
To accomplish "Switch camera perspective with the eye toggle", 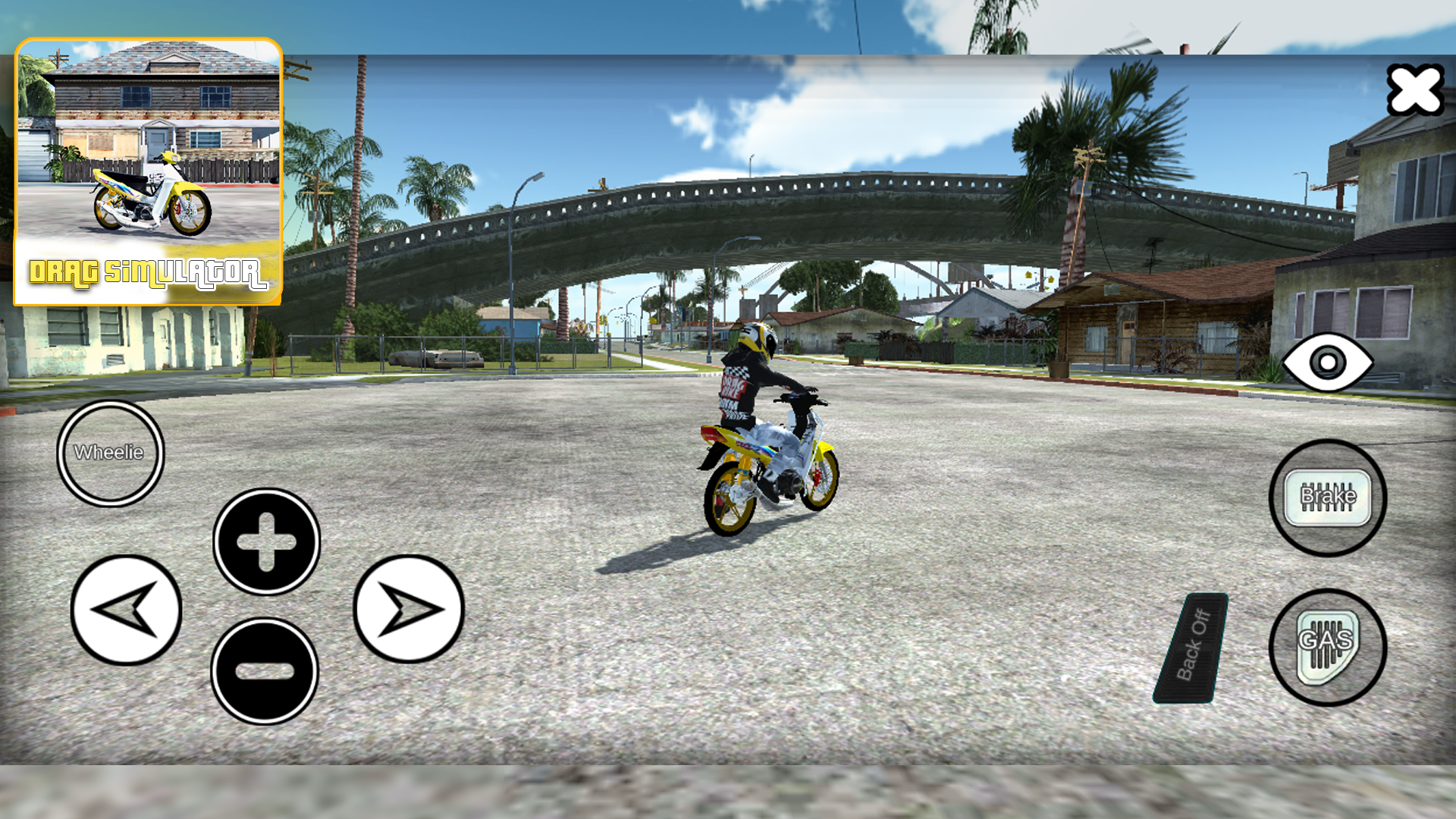I will pyautogui.click(x=1328, y=363).
